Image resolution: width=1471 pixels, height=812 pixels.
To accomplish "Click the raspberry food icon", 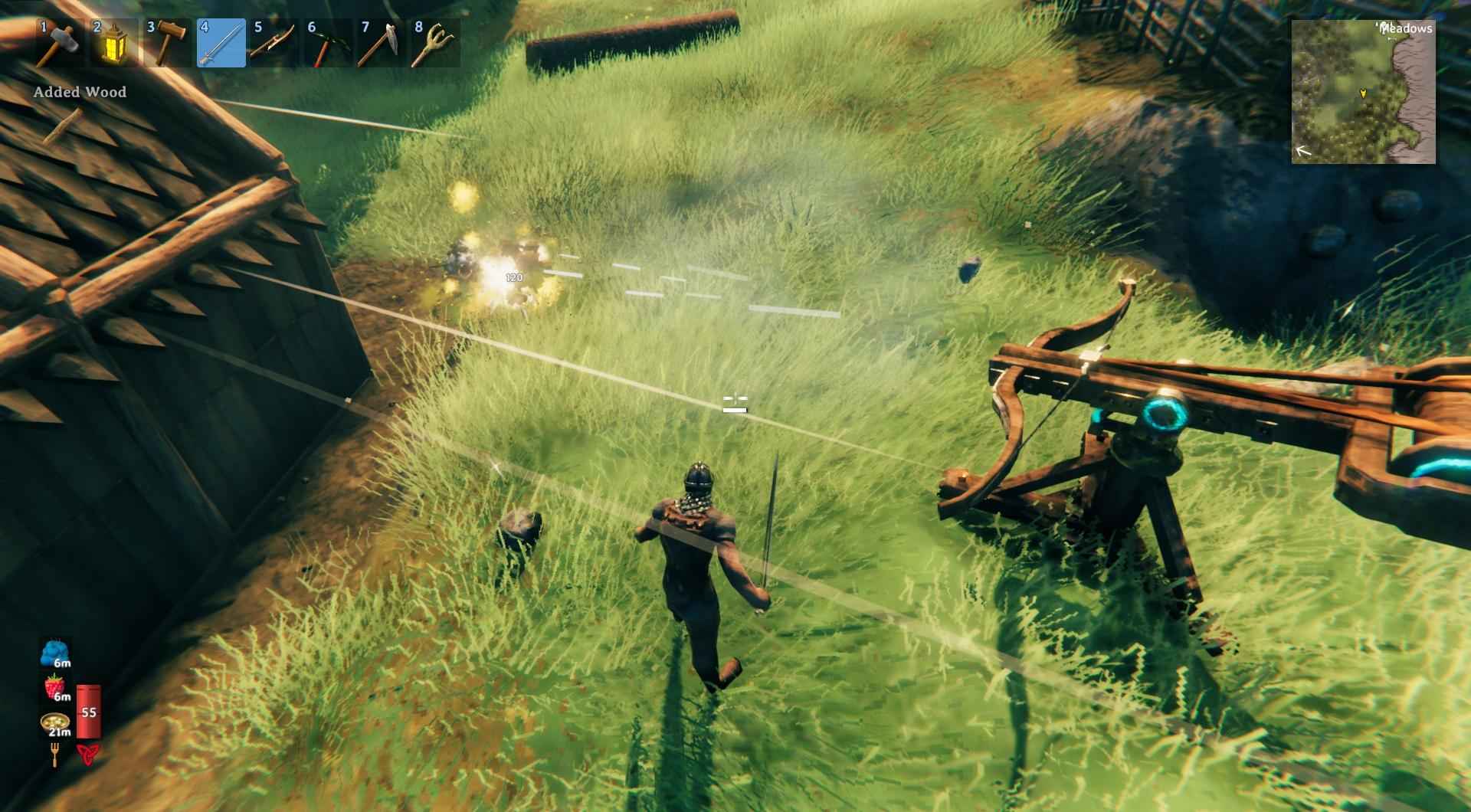I will [x=54, y=688].
